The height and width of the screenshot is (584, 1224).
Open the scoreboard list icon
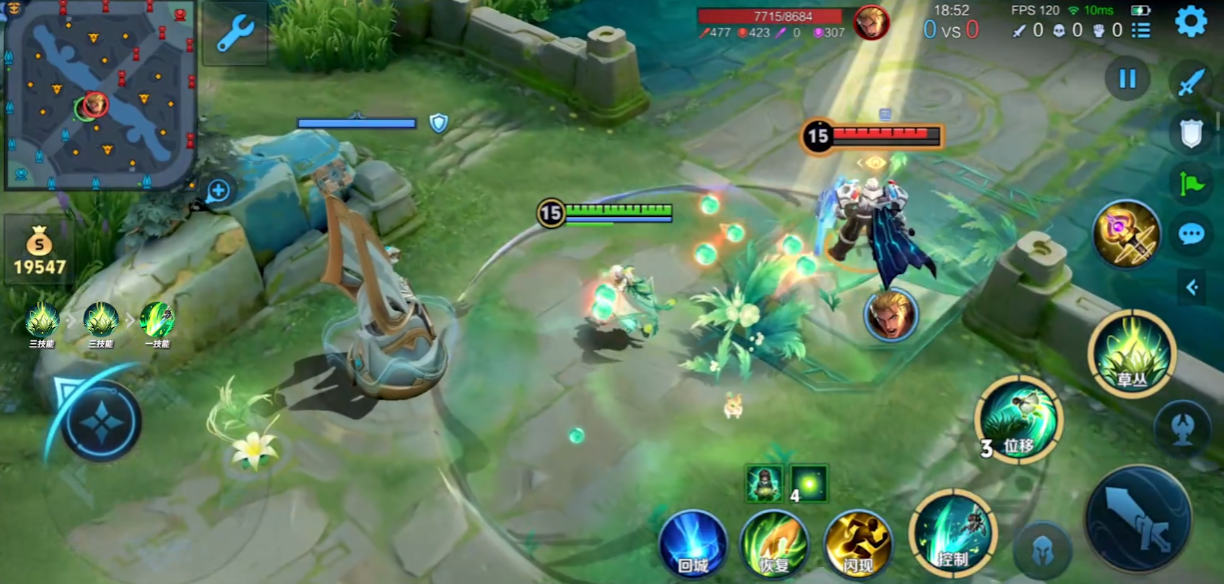point(1141,30)
